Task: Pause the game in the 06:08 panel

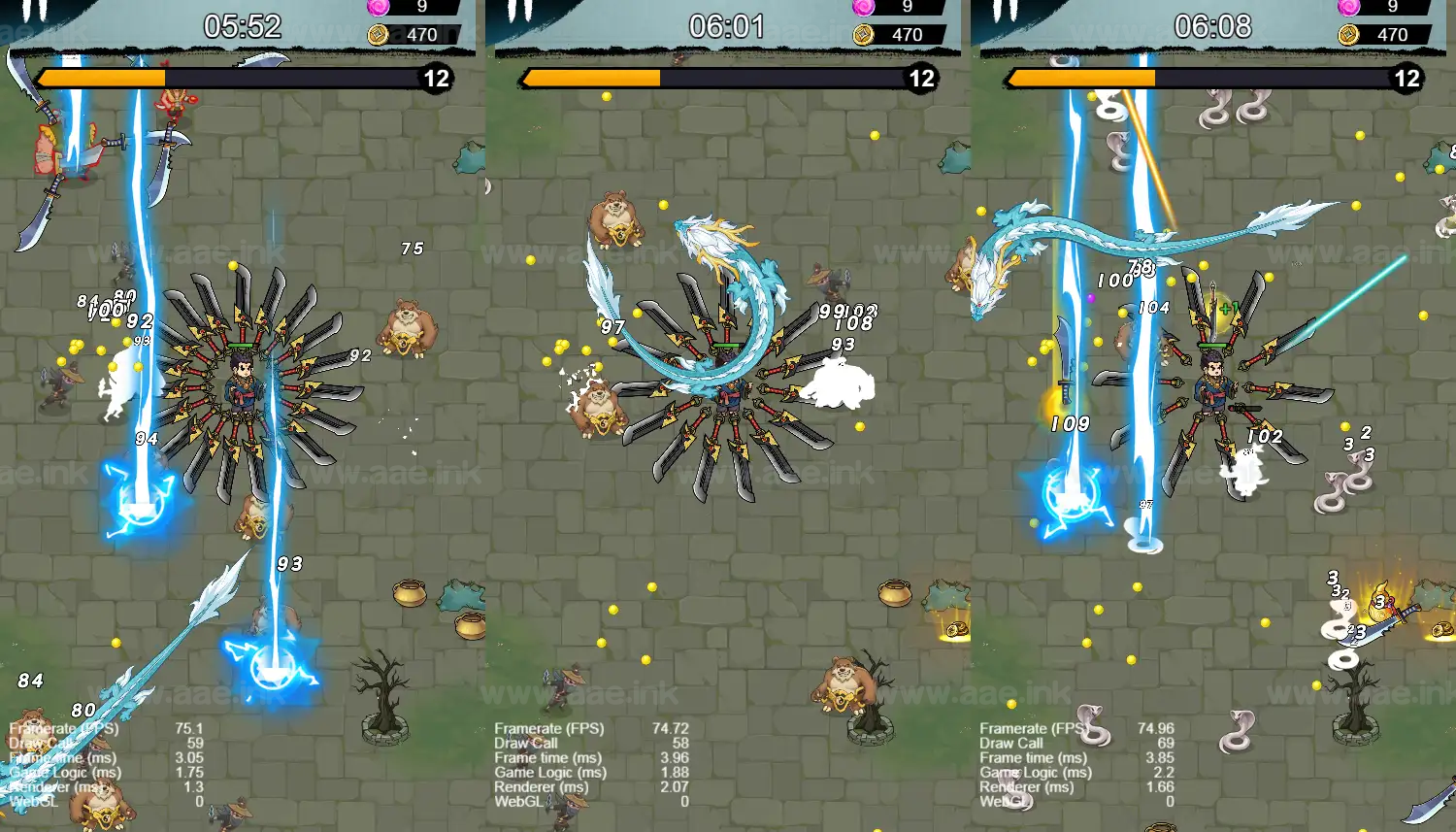Action: 1007,11
